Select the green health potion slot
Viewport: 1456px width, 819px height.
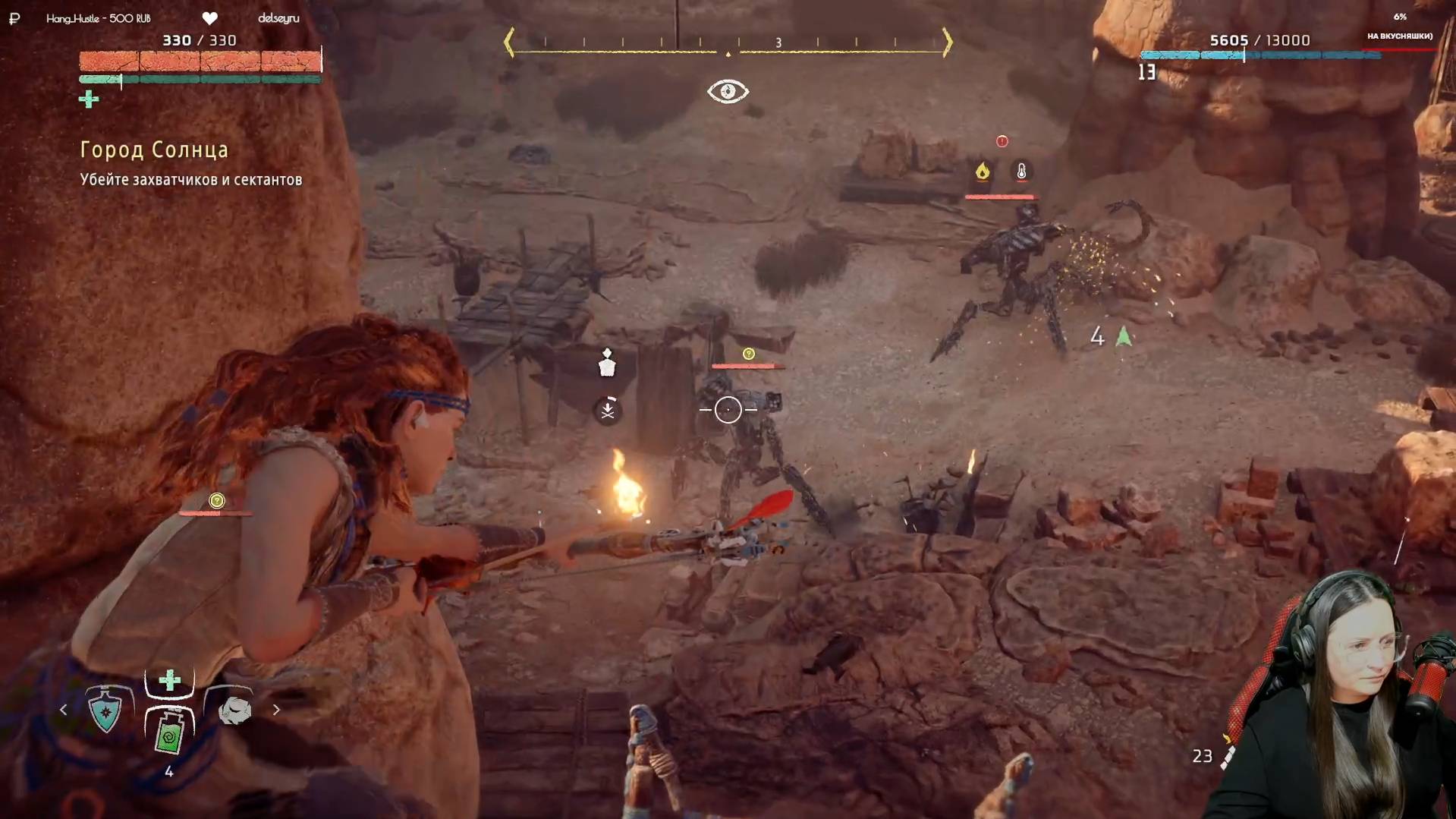click(169, 733)
